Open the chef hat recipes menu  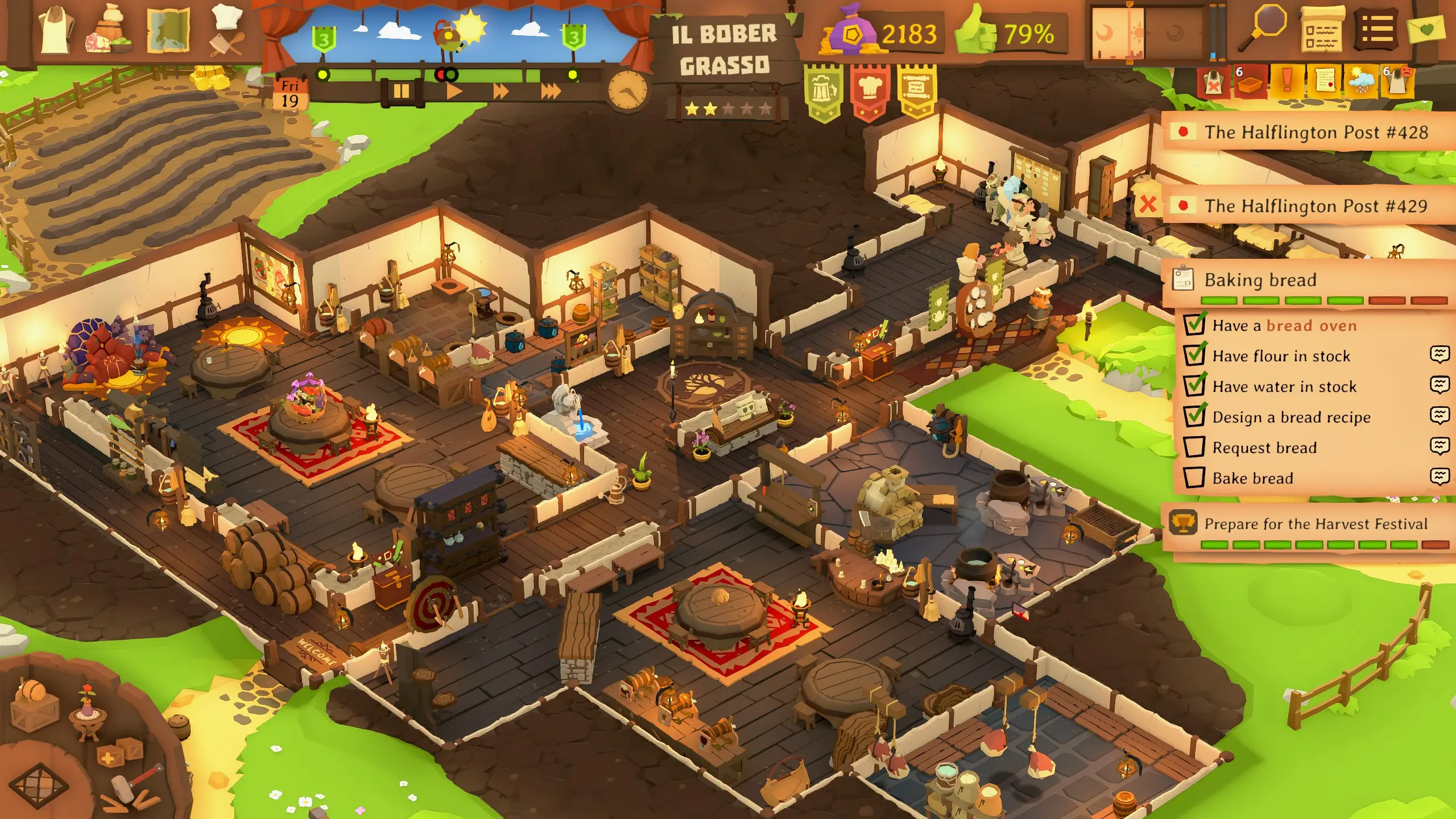(x=227, y=31)
